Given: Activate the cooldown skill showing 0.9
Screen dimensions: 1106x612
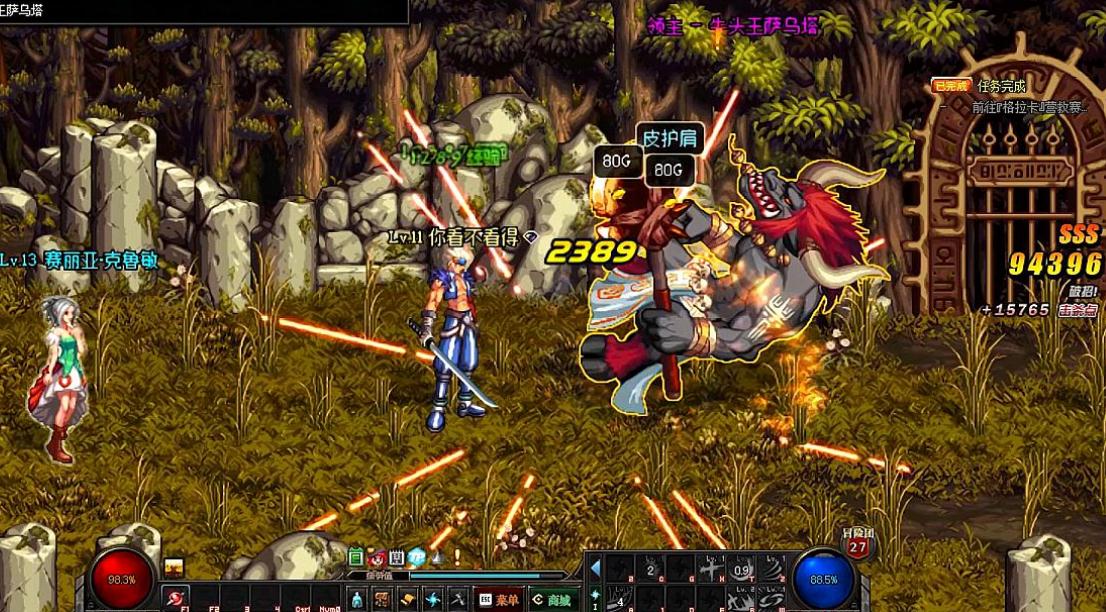Looking at the screenshot, I should coord(741,570).
